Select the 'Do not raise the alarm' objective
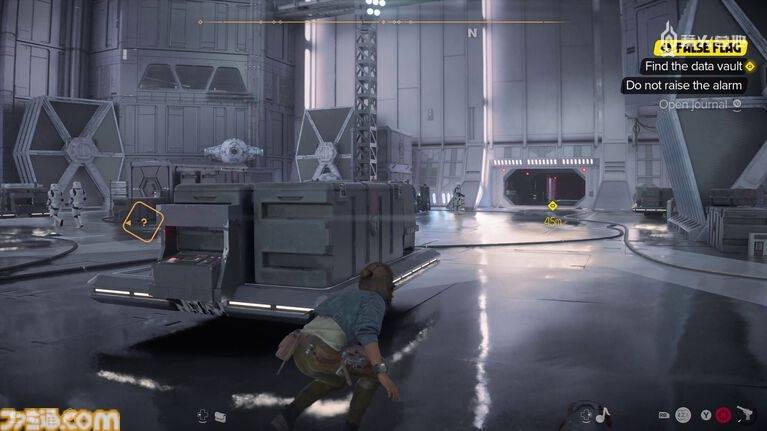The height and width of the screenshot is (431, 767). click(683, 85)
